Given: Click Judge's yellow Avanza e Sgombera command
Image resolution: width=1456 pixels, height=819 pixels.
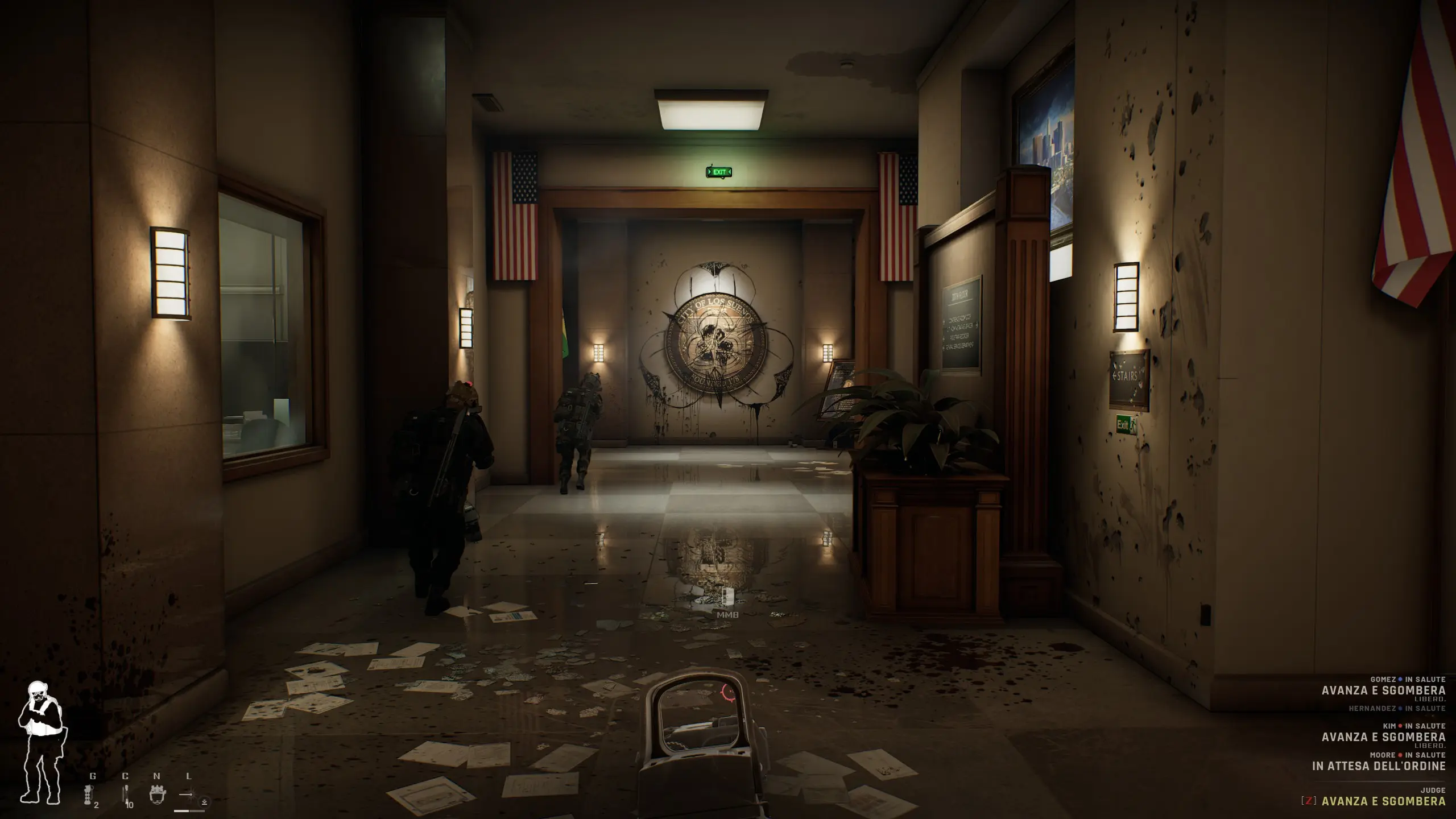Looking at the screenshot, I should 1383,801.
